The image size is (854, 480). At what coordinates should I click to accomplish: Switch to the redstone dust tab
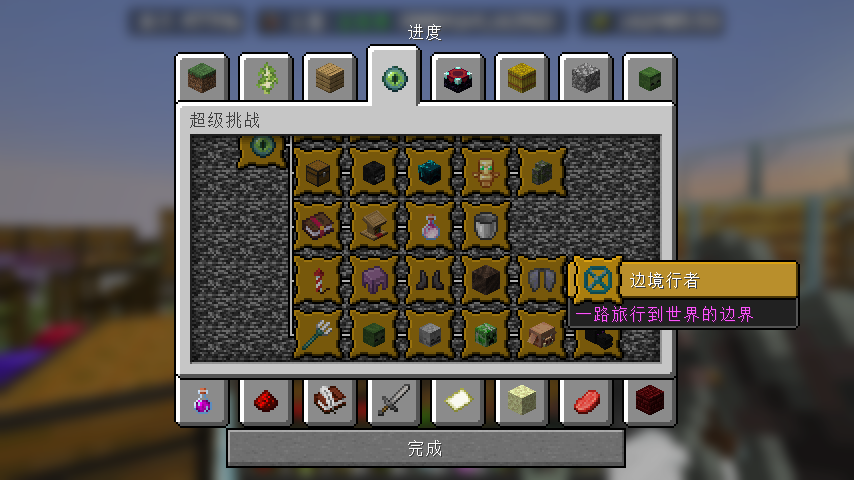tap(266, 401)
